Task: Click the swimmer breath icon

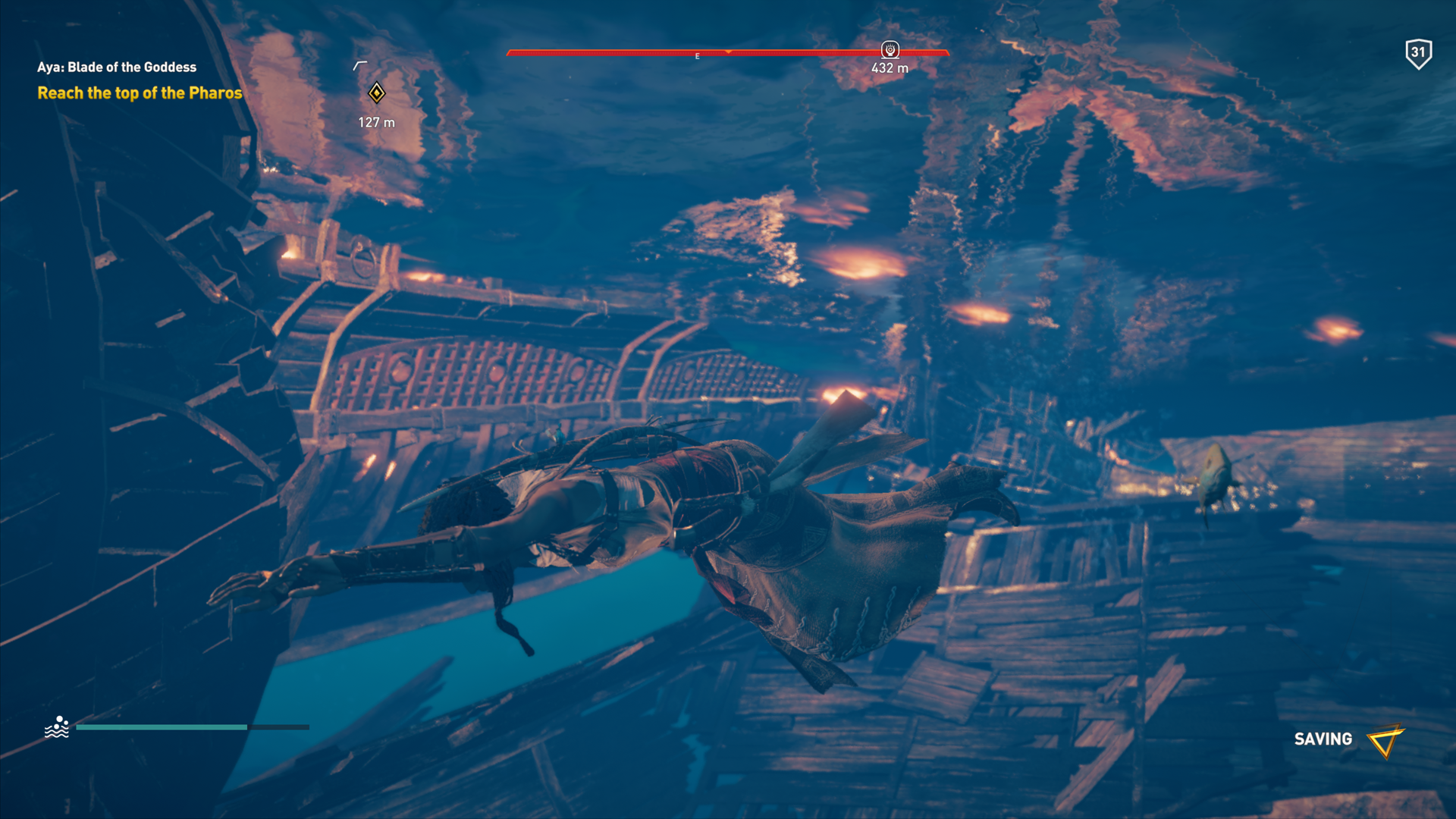Action: 57,727
